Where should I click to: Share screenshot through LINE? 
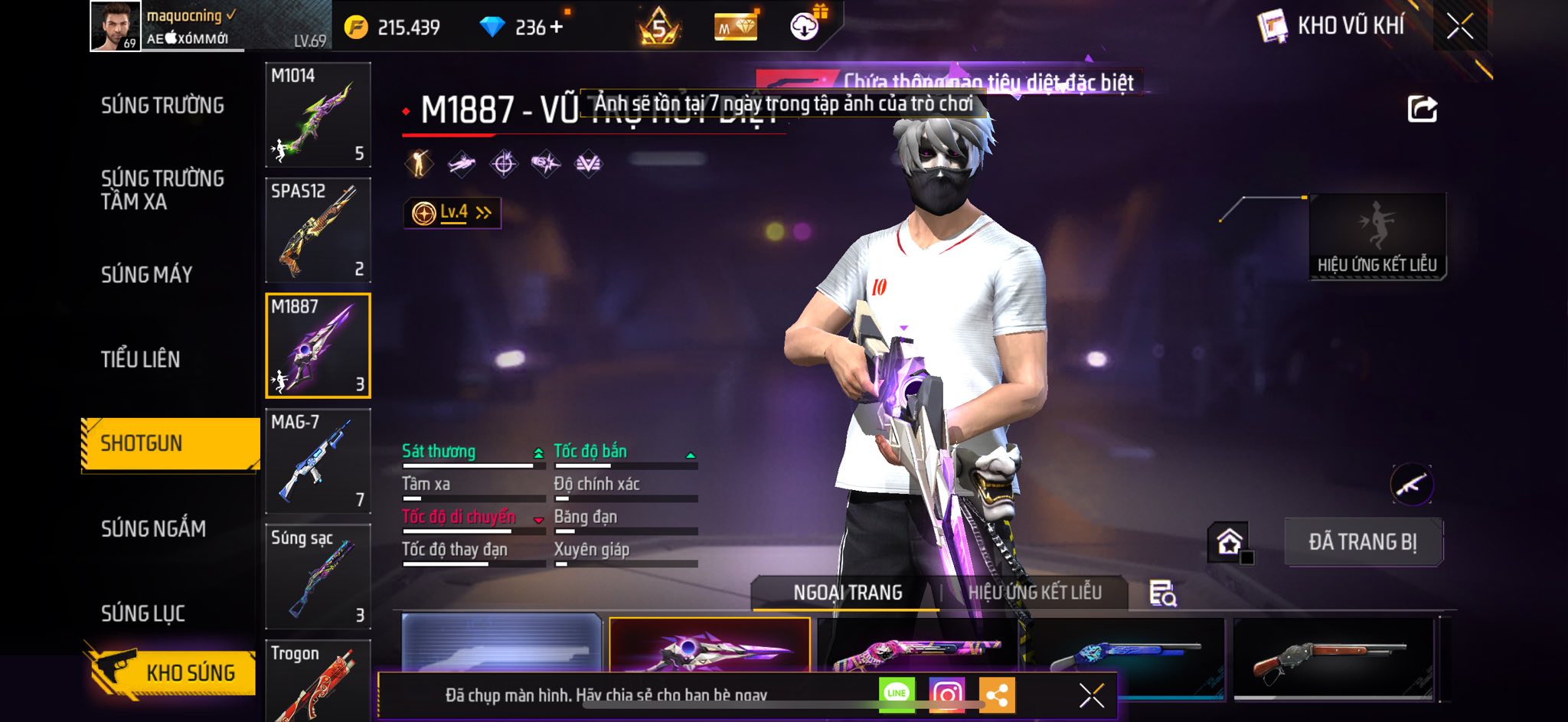pyautogui.click(x=897, y=694)
